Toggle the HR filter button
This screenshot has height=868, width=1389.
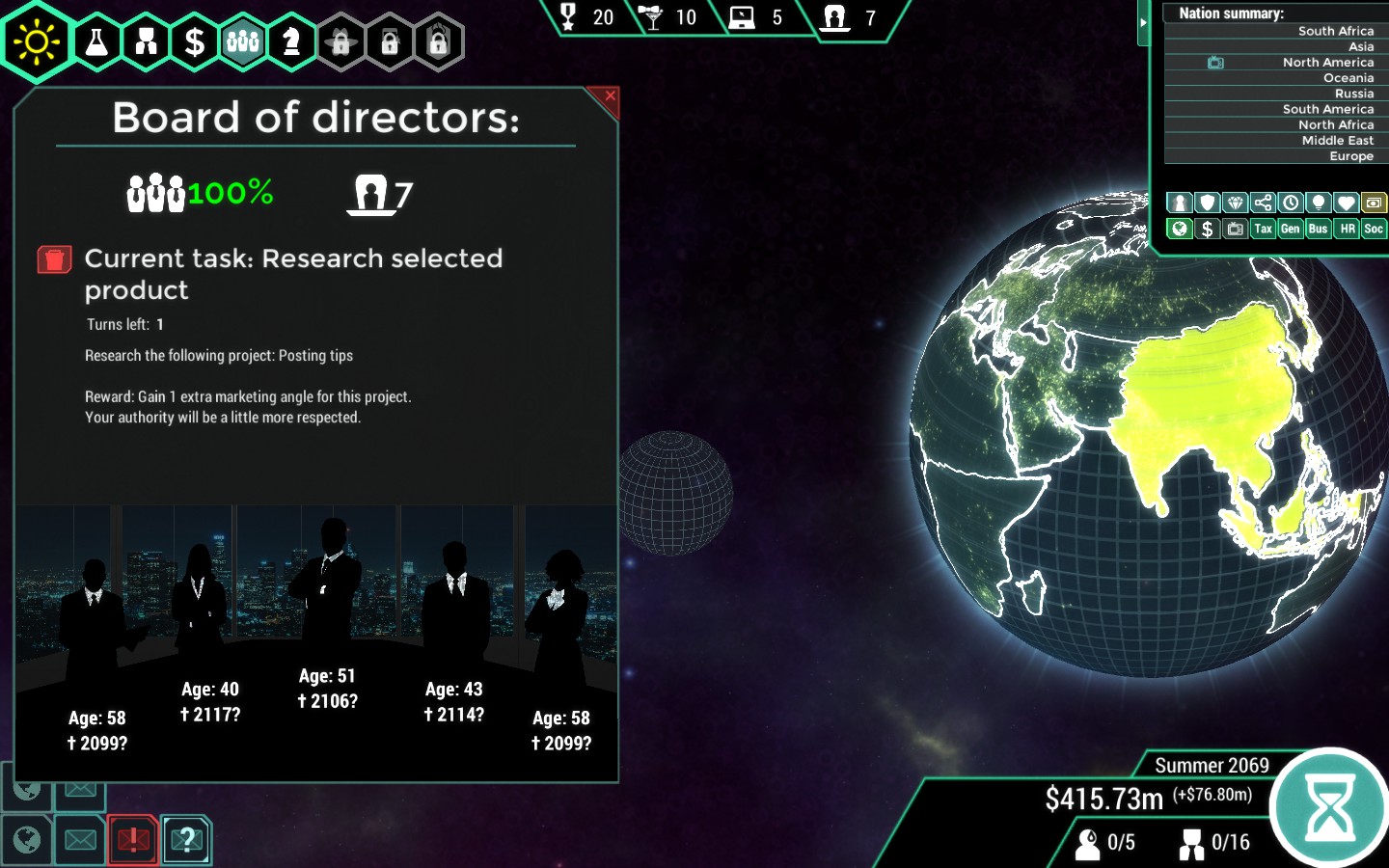tap(1347, 229)
